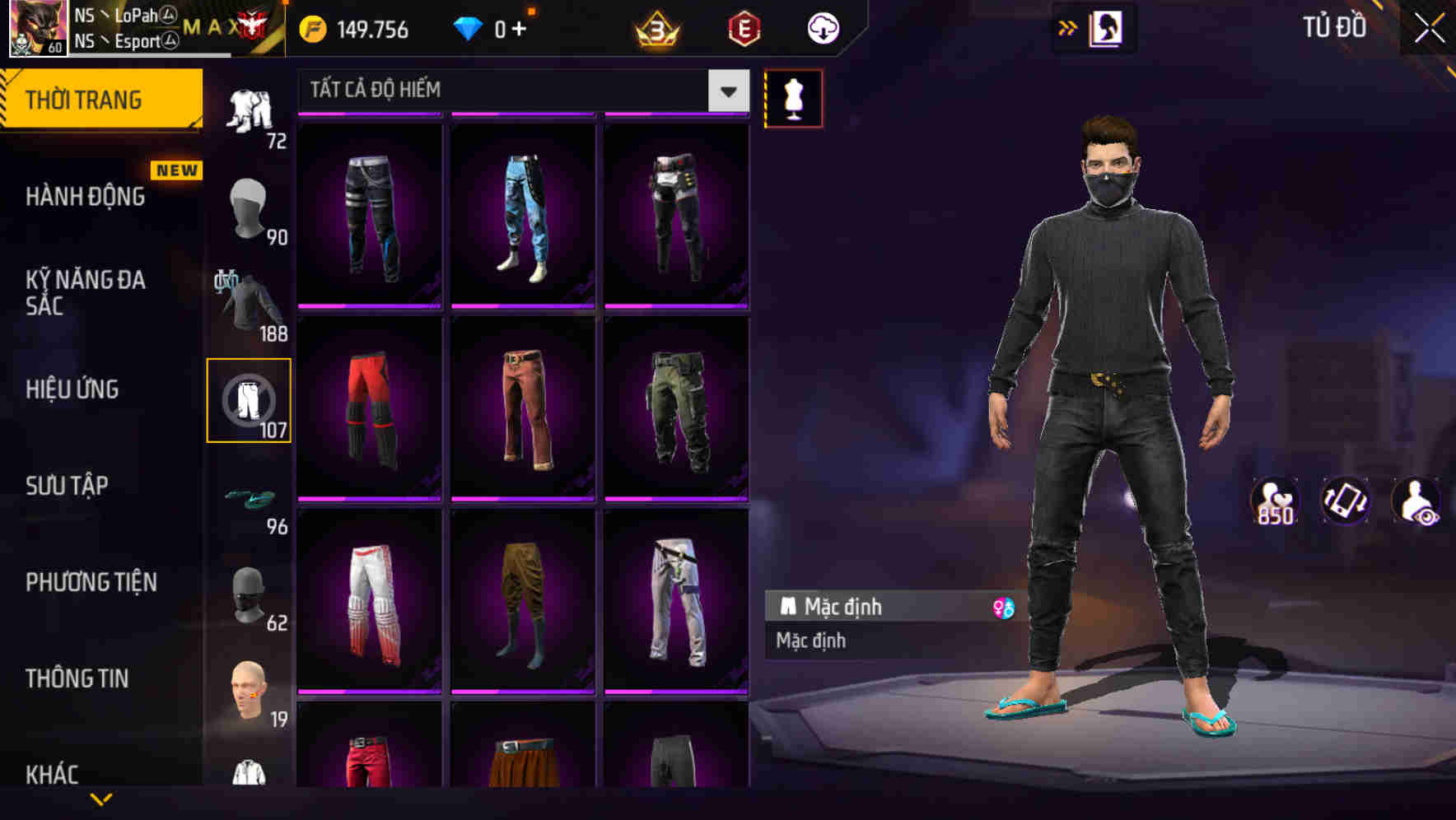Collapse the panel using the double-arrow chevron
Screen dimensions: 1456x820
[1068, 26]
